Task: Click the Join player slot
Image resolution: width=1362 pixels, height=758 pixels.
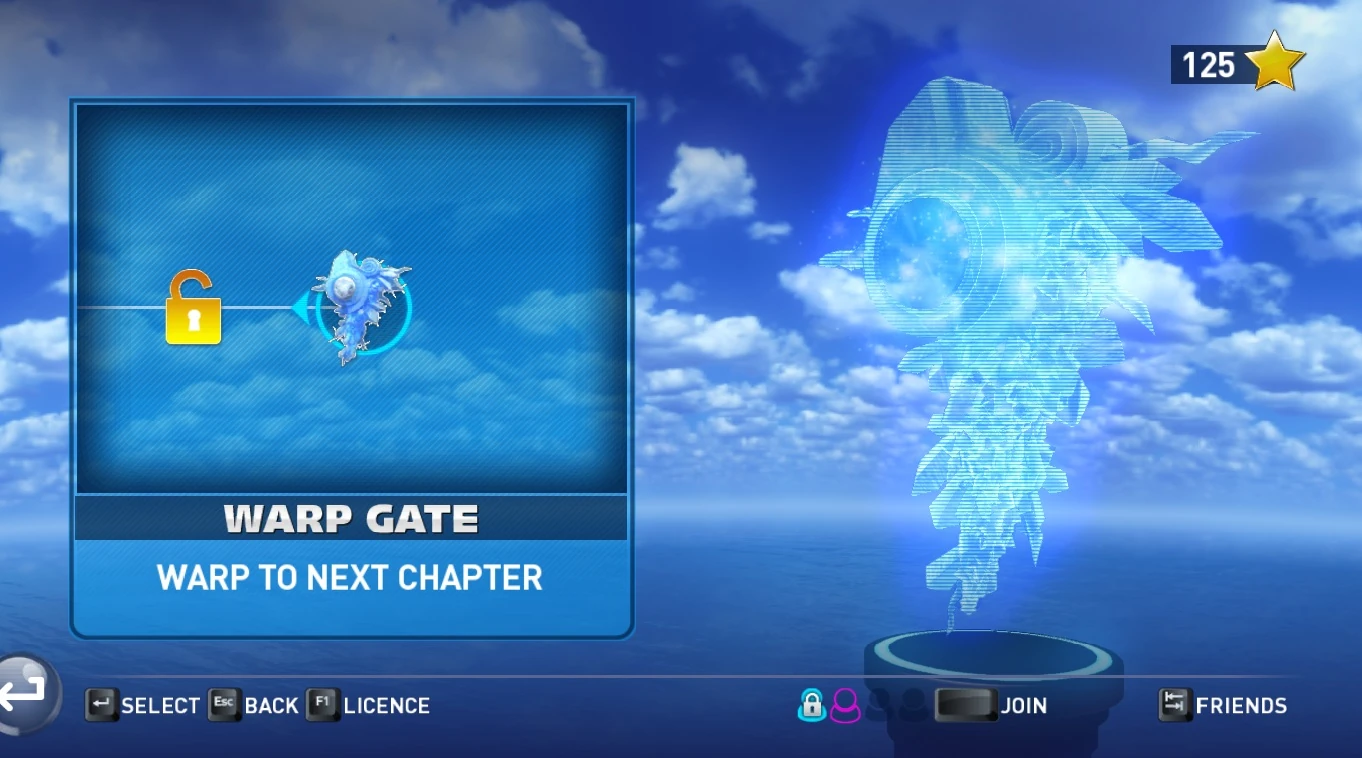Action: (x=990, y=705)
